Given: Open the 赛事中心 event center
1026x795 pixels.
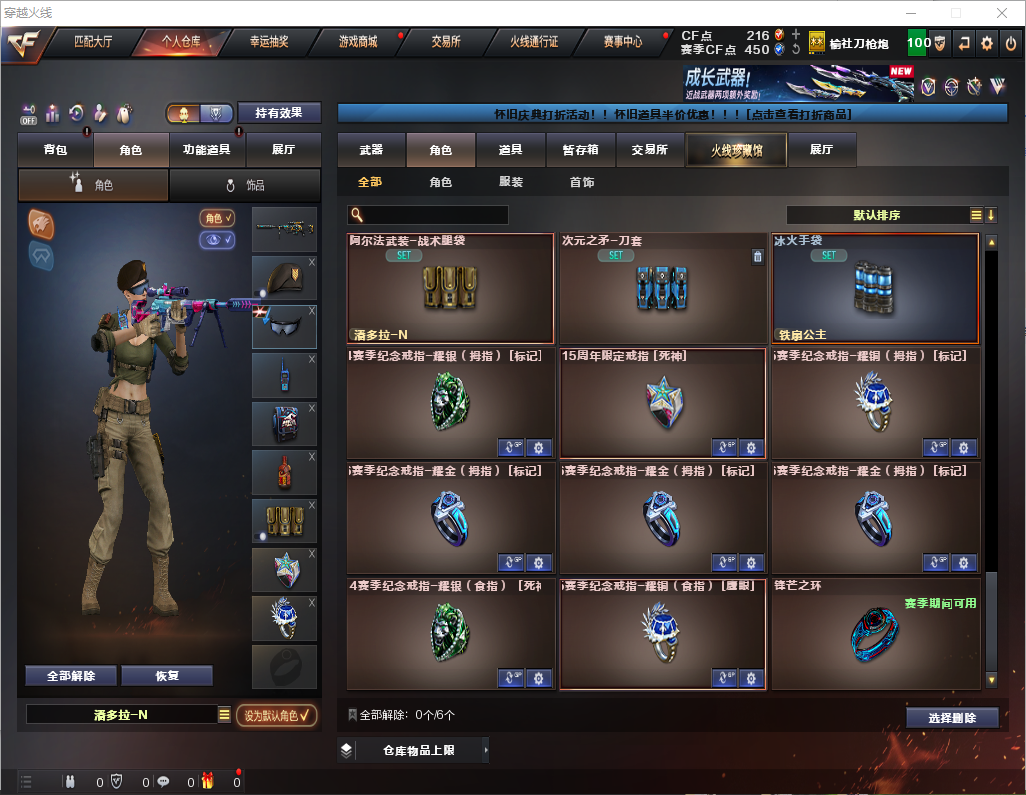Looking at the screenshot, I should pos(622,42).
